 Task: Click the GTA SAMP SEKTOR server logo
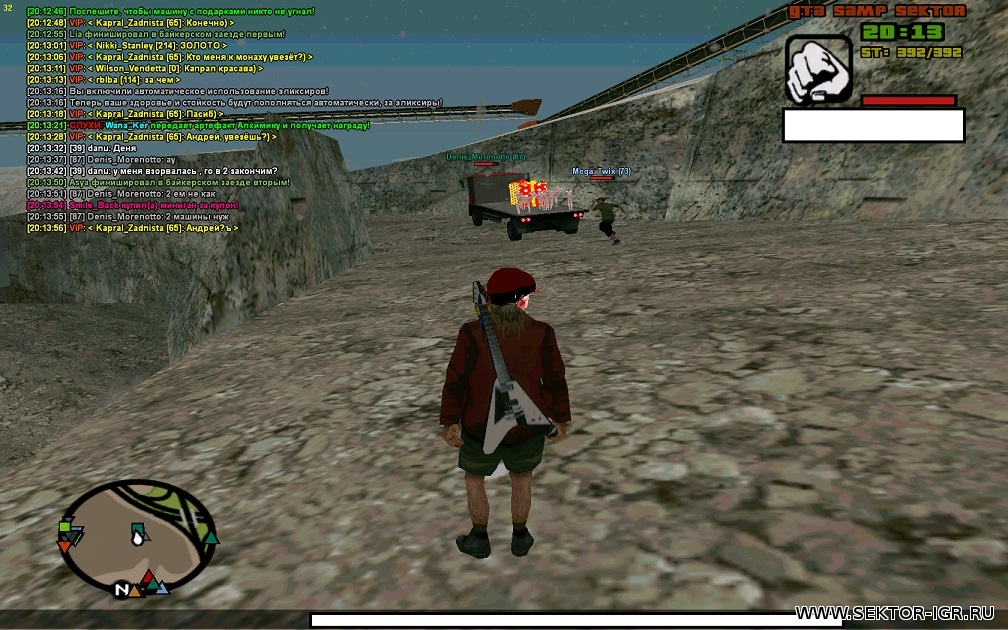pos(877,11)
